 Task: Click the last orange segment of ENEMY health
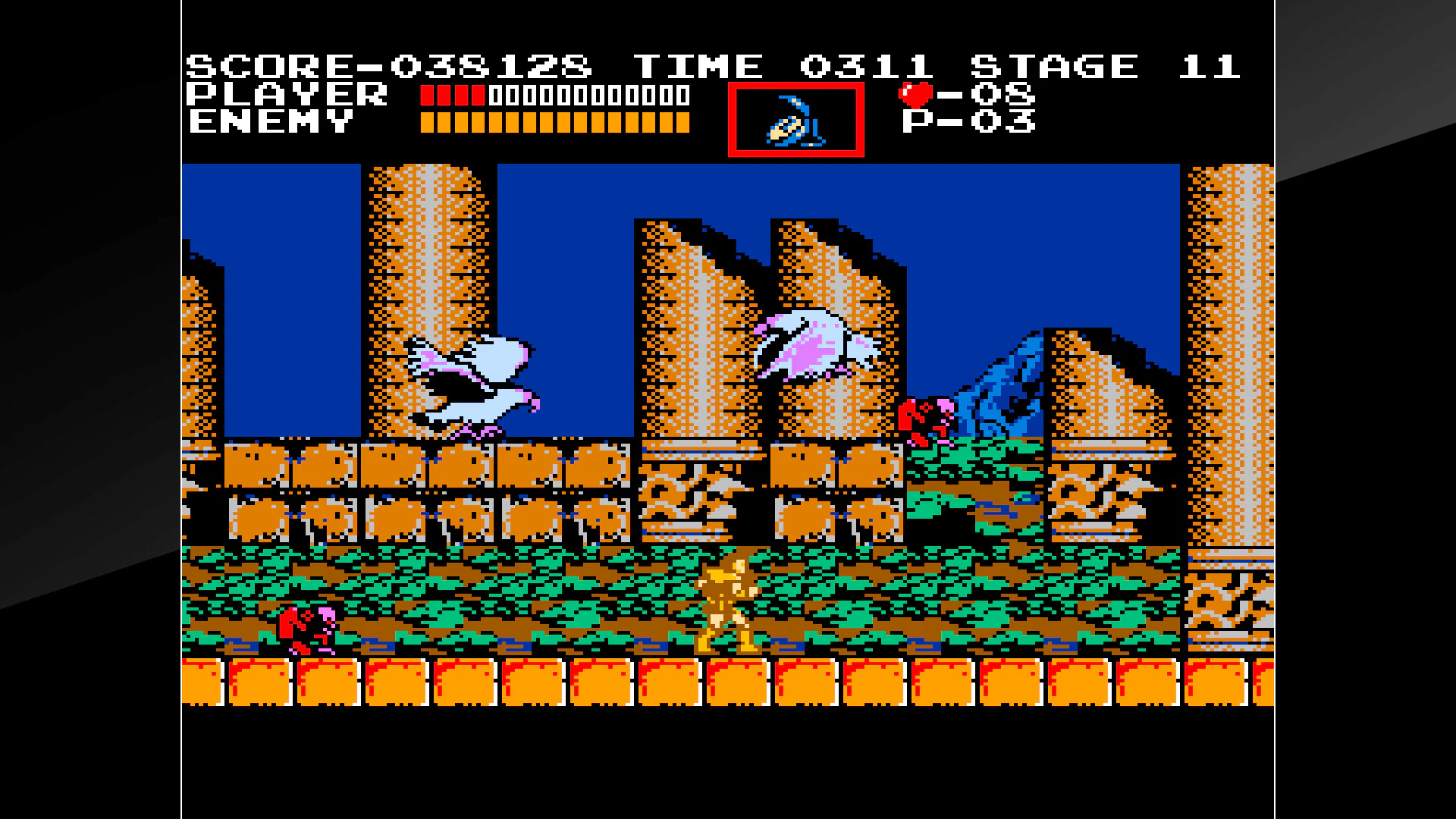pos(681,121)
